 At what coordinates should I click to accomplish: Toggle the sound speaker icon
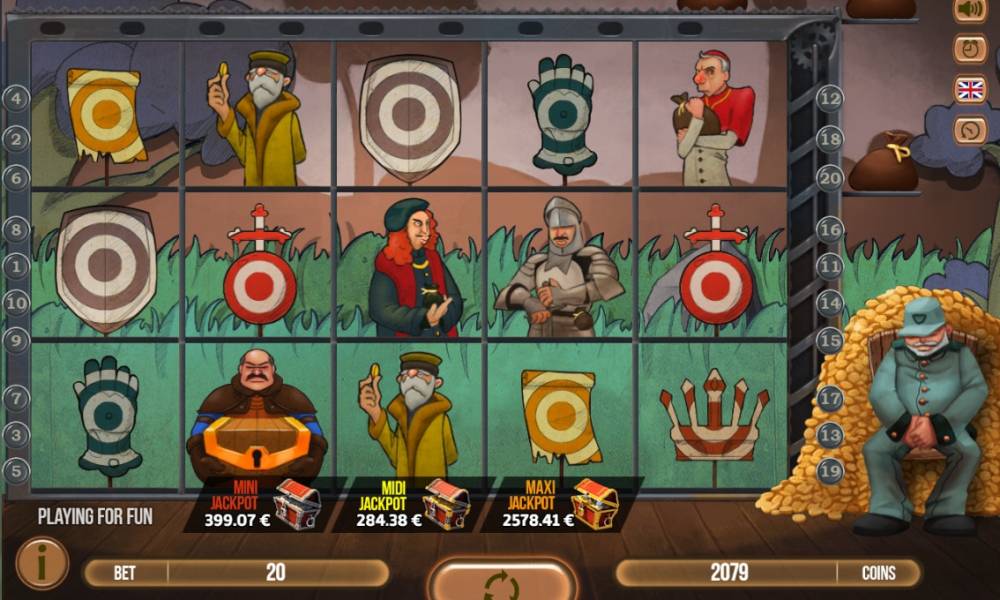969,11
